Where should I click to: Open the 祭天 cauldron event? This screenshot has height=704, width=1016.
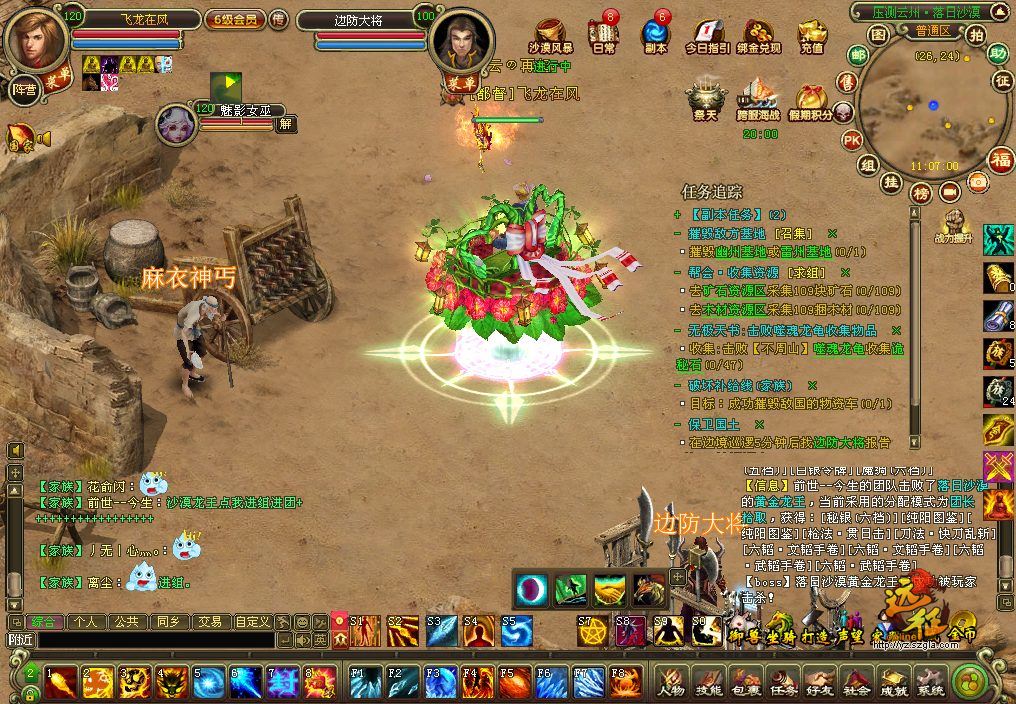click(705, 100)
